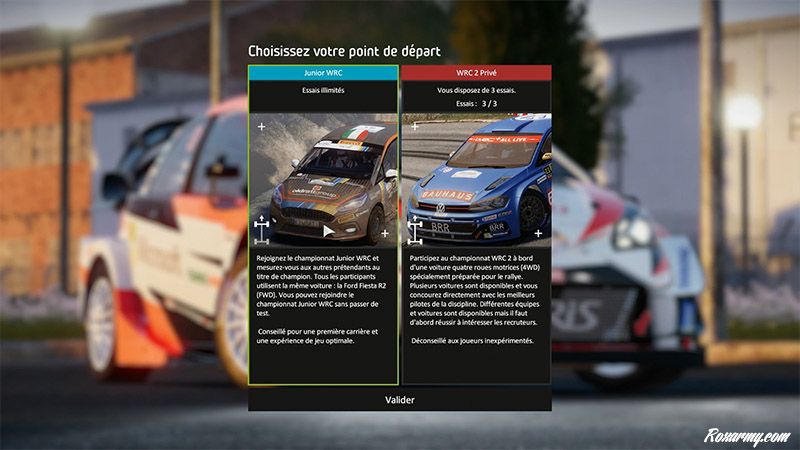Choose the Junior WRC starting point
Screen dimensions: 800x450
pos(323,73)
